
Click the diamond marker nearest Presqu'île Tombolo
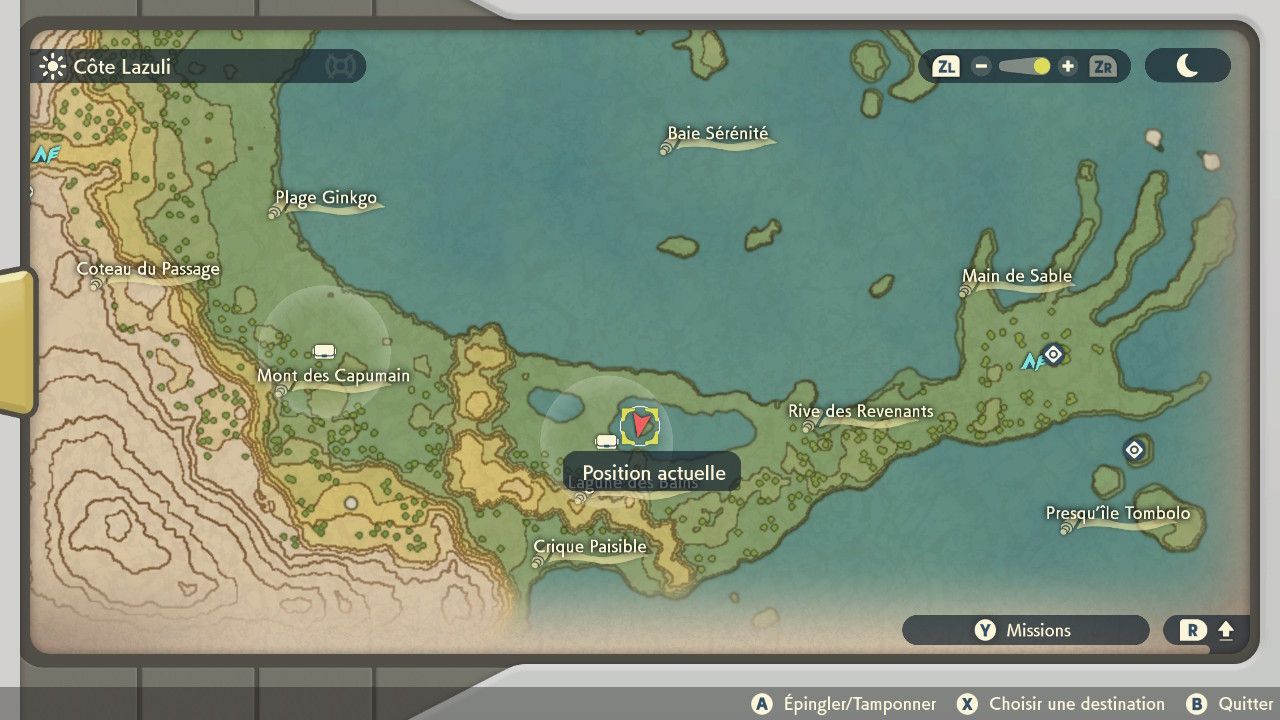pos(1134,450)
